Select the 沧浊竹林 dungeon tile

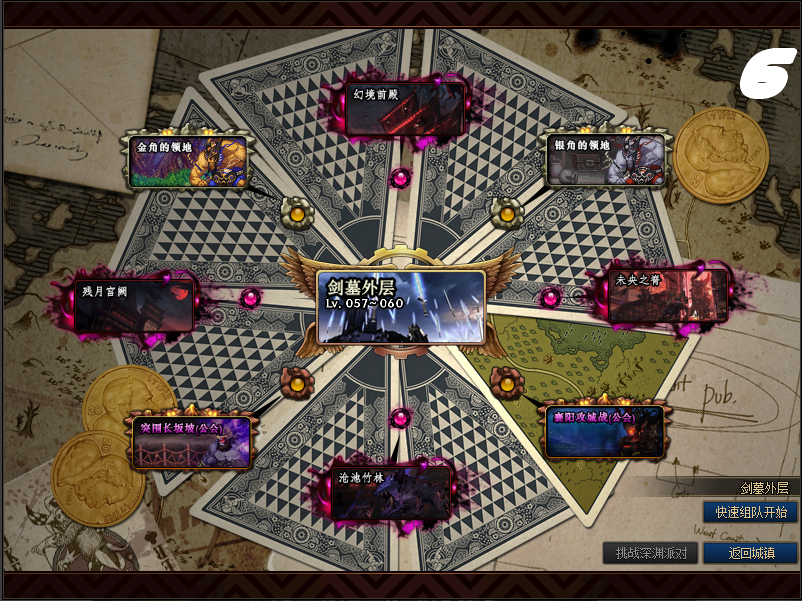tap(392, 492)
